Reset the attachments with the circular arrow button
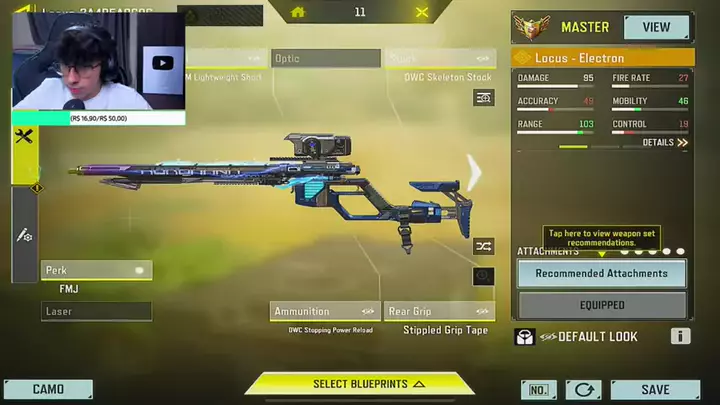 click(583, 390)
